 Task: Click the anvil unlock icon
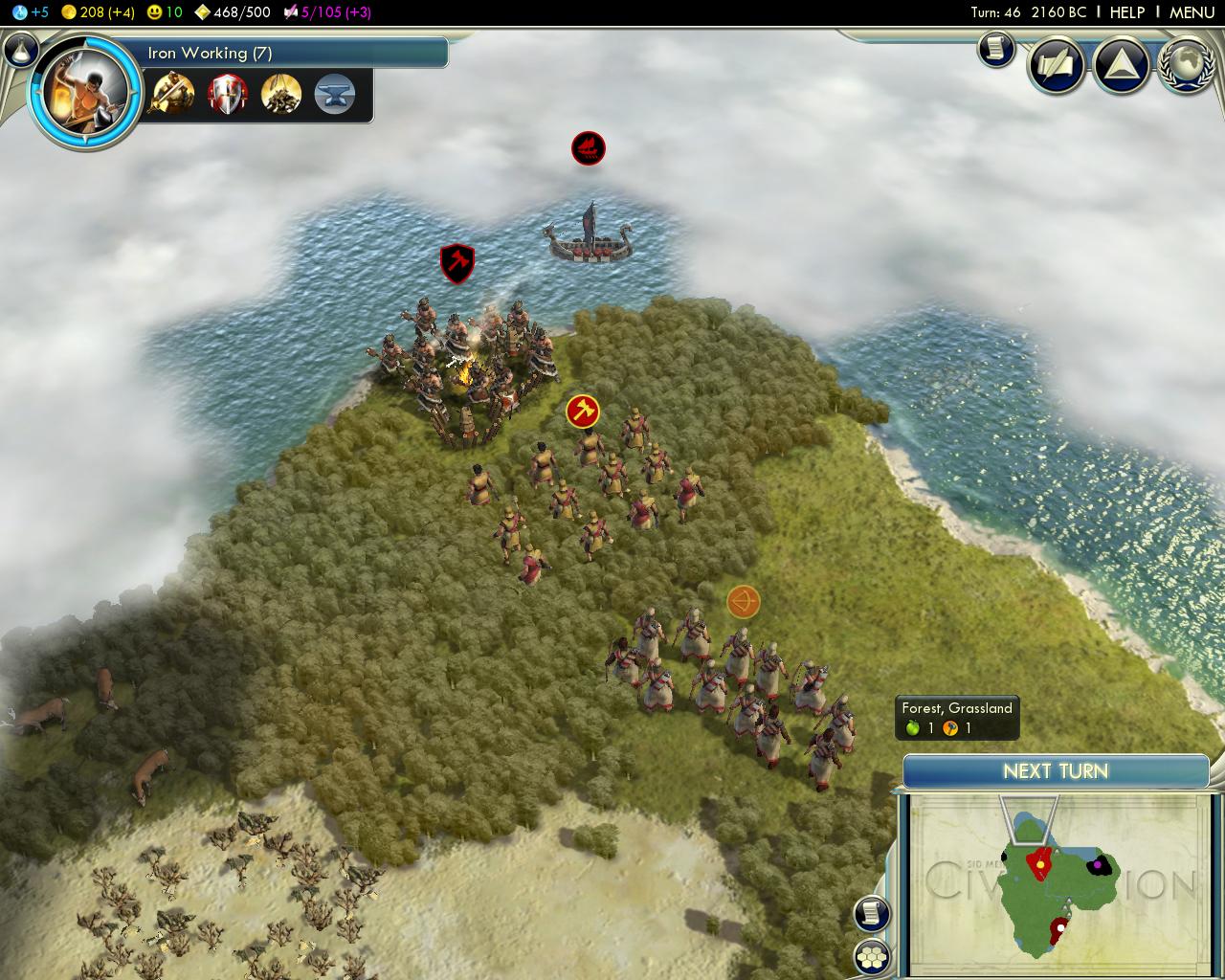[x=334, y=94]
